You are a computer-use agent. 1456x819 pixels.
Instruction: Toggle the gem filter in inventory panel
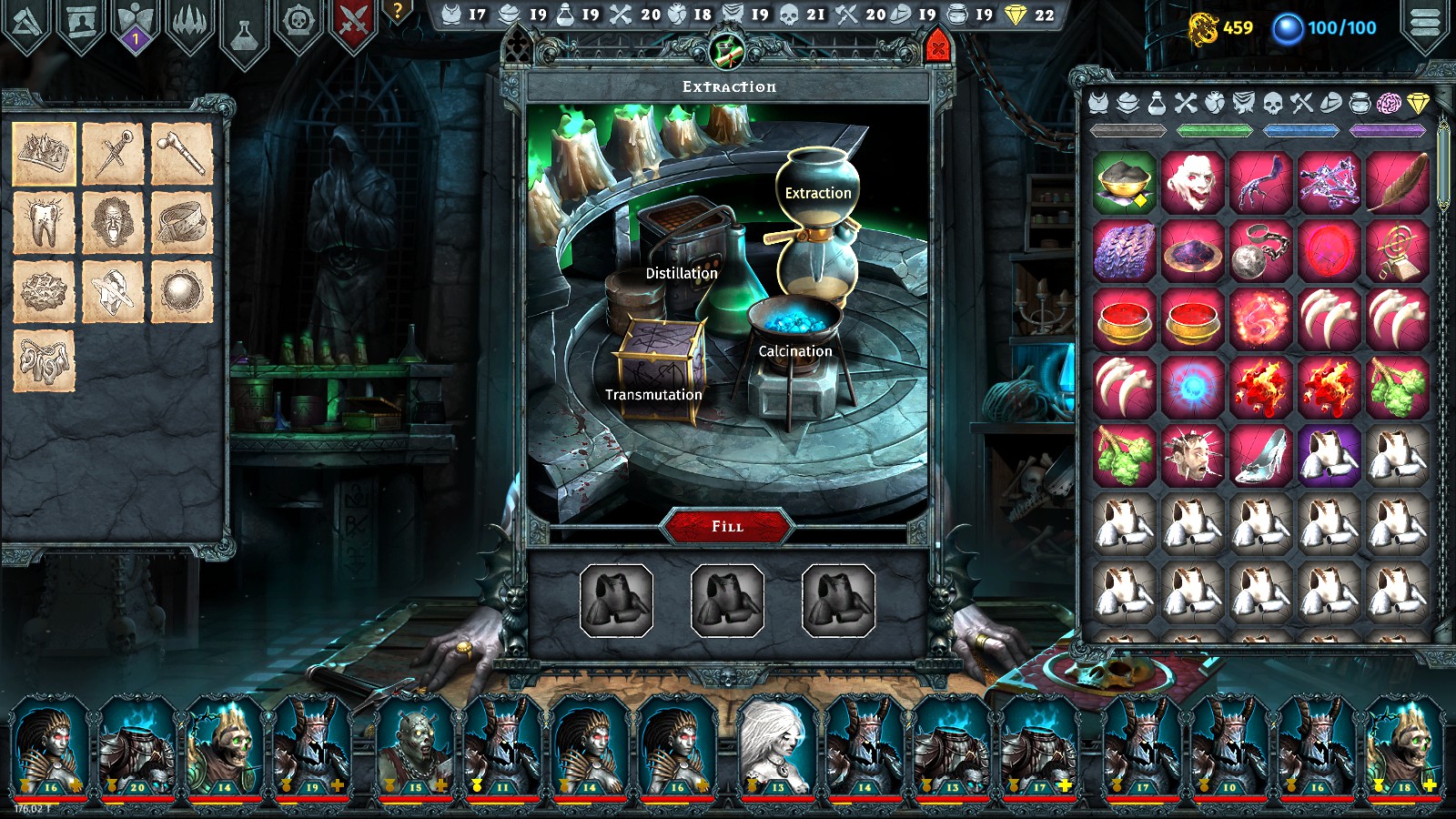1416,104
